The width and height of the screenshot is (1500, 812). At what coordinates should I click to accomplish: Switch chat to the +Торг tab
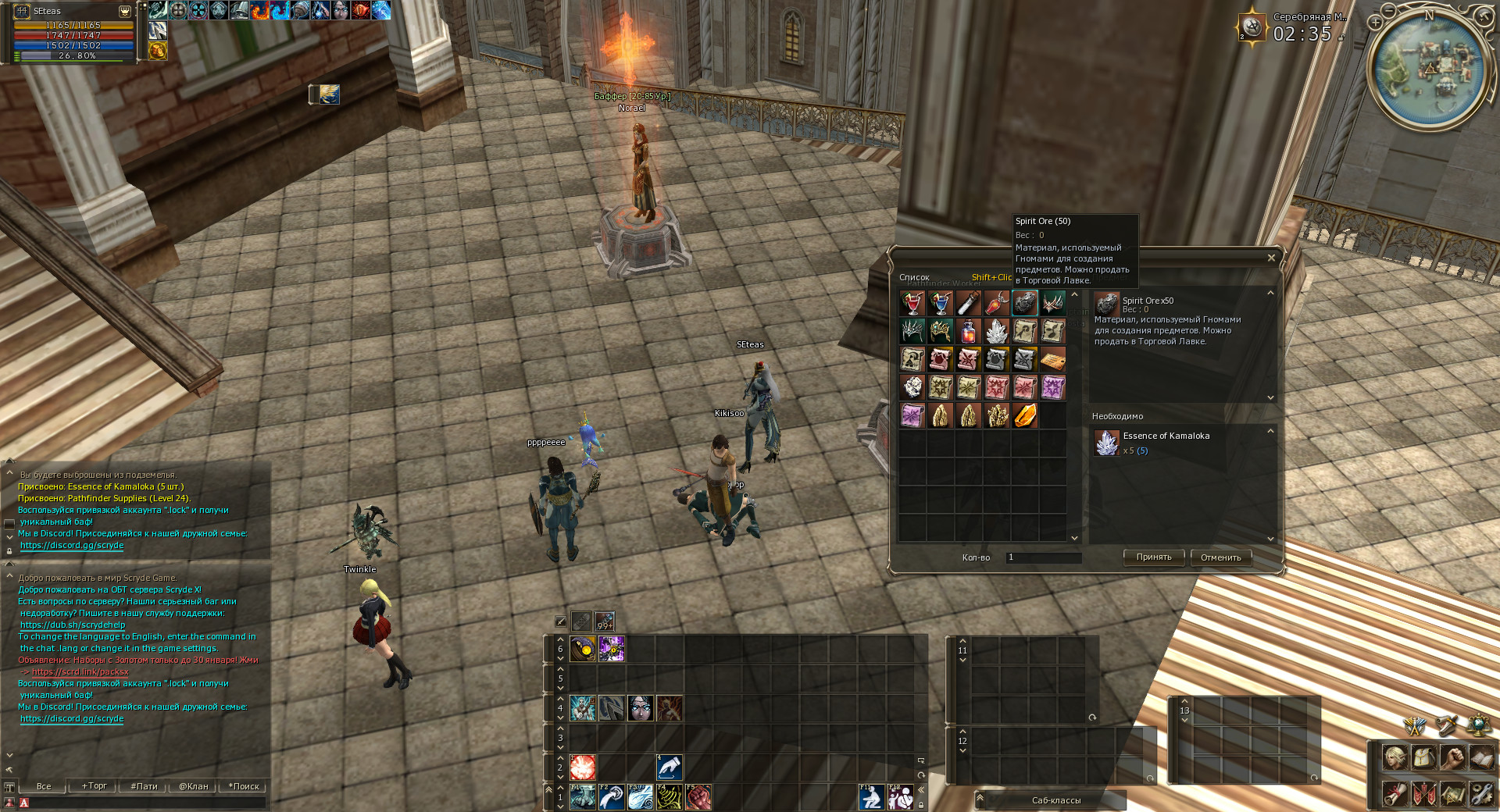click(x=95, y=786)
